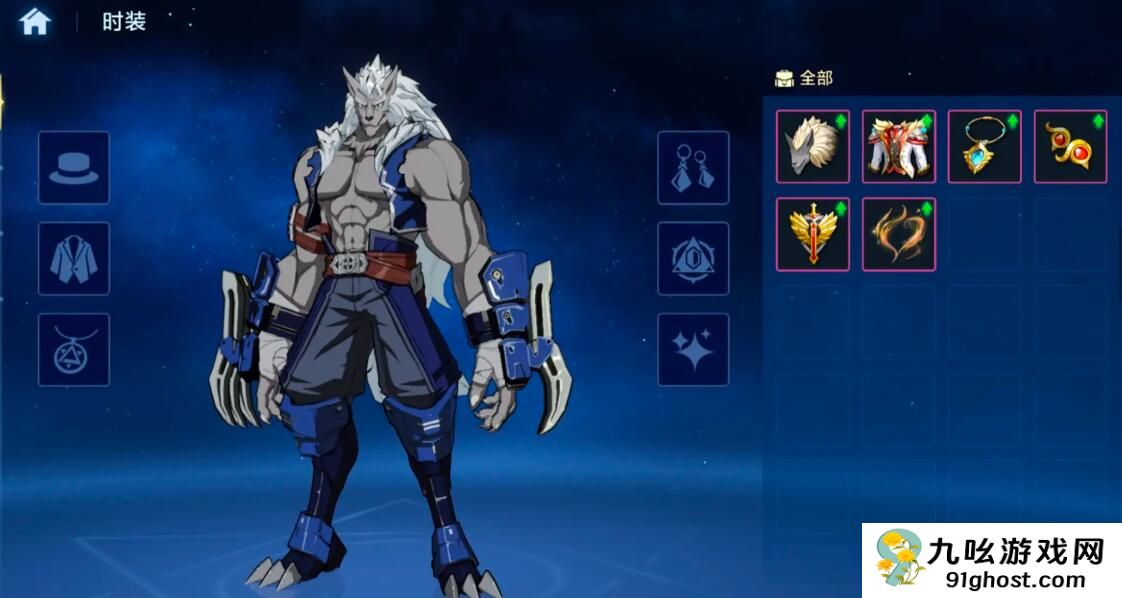Select the necklace pendant equipment slot

(74, 350)
